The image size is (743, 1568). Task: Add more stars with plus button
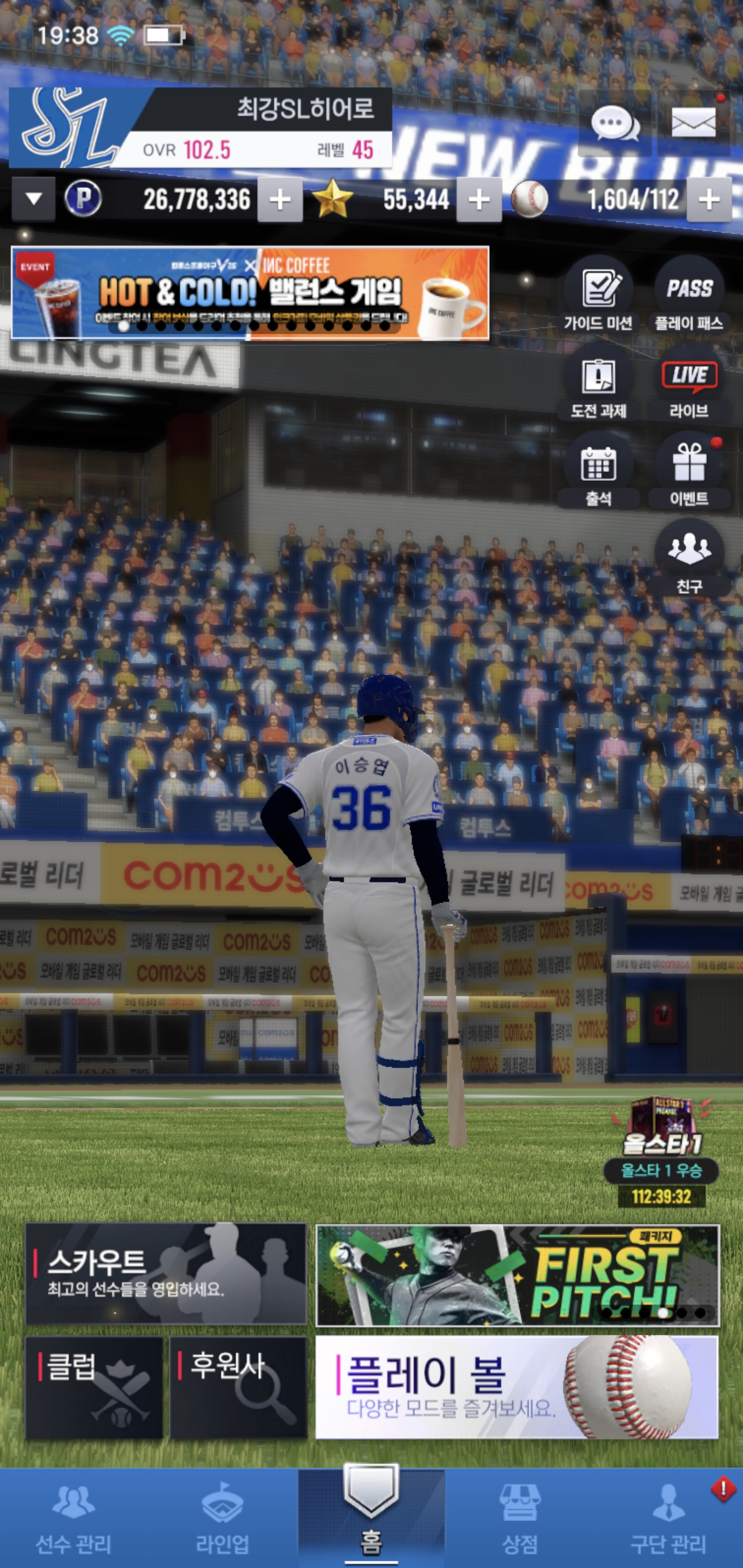[479, 200]
